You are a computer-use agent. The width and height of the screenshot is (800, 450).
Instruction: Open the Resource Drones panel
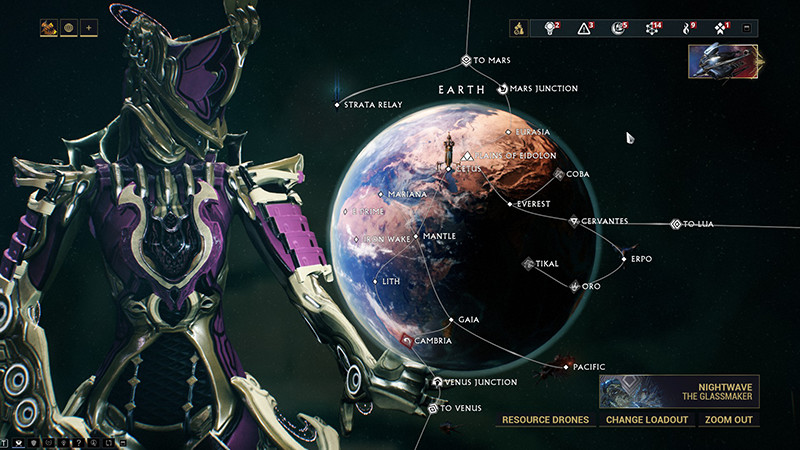(x=545, y=419)
